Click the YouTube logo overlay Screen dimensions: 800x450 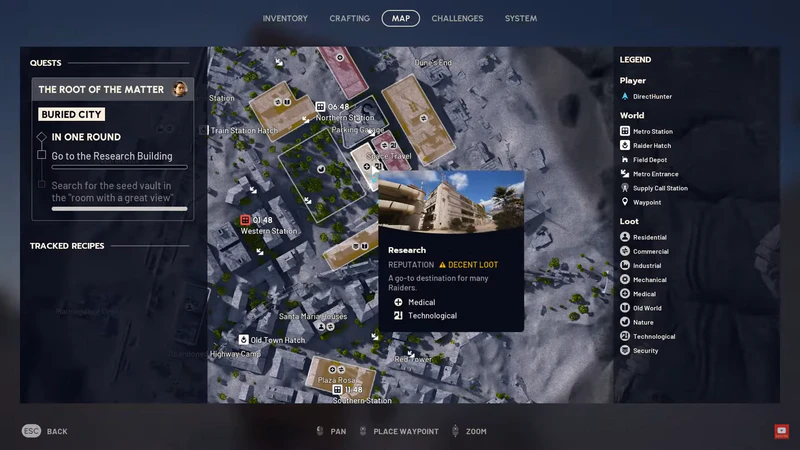click(782, 431)
